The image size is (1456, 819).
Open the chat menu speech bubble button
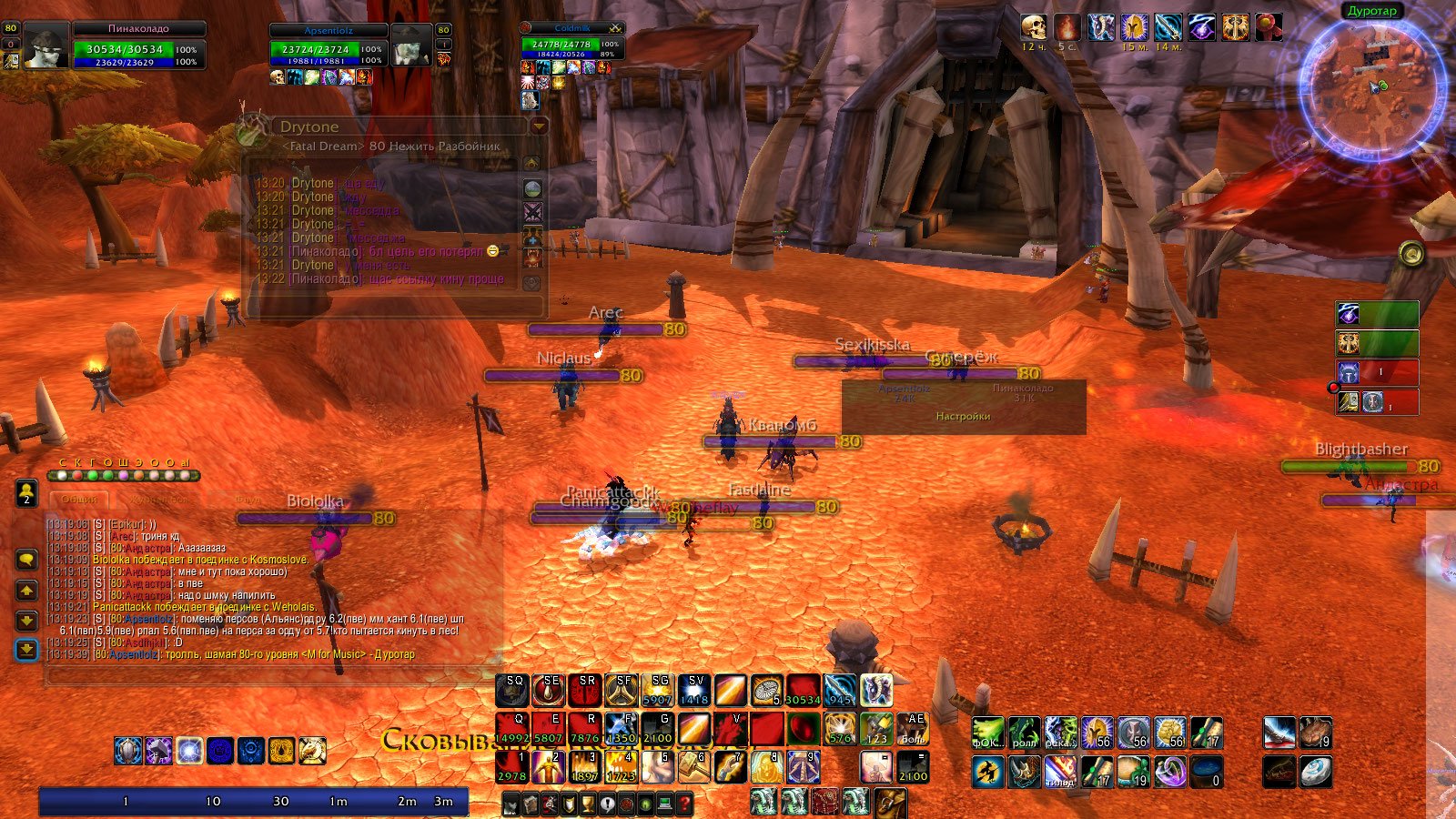[26, 559]
